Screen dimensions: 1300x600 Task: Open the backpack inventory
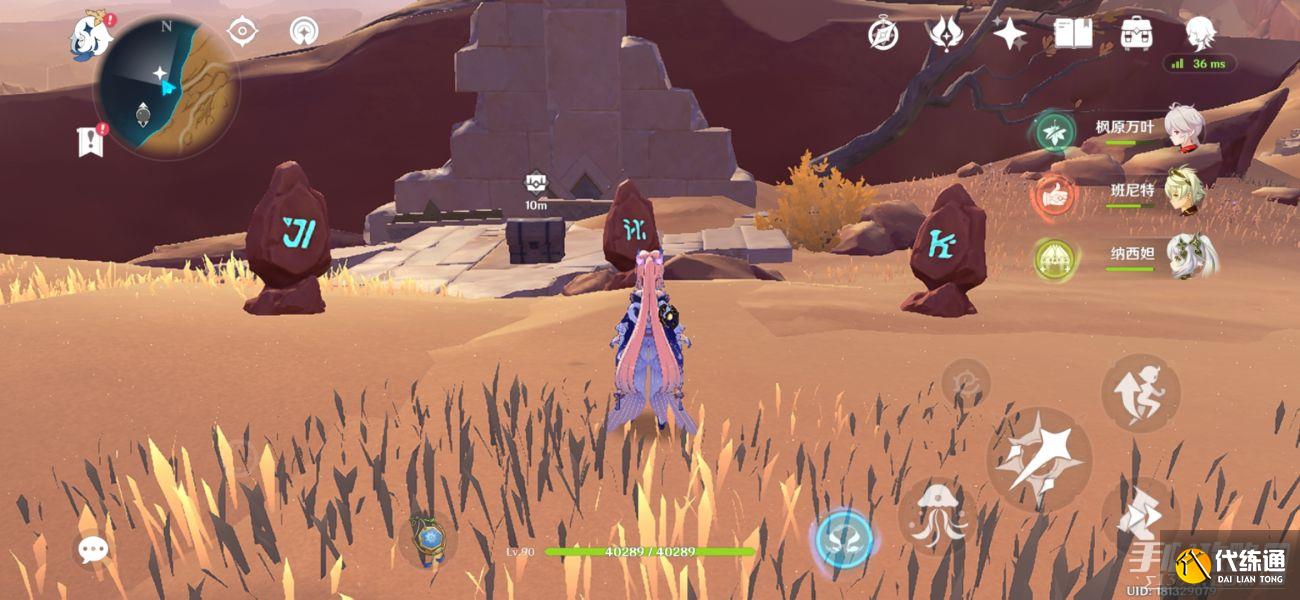[x=1136, y=33]
